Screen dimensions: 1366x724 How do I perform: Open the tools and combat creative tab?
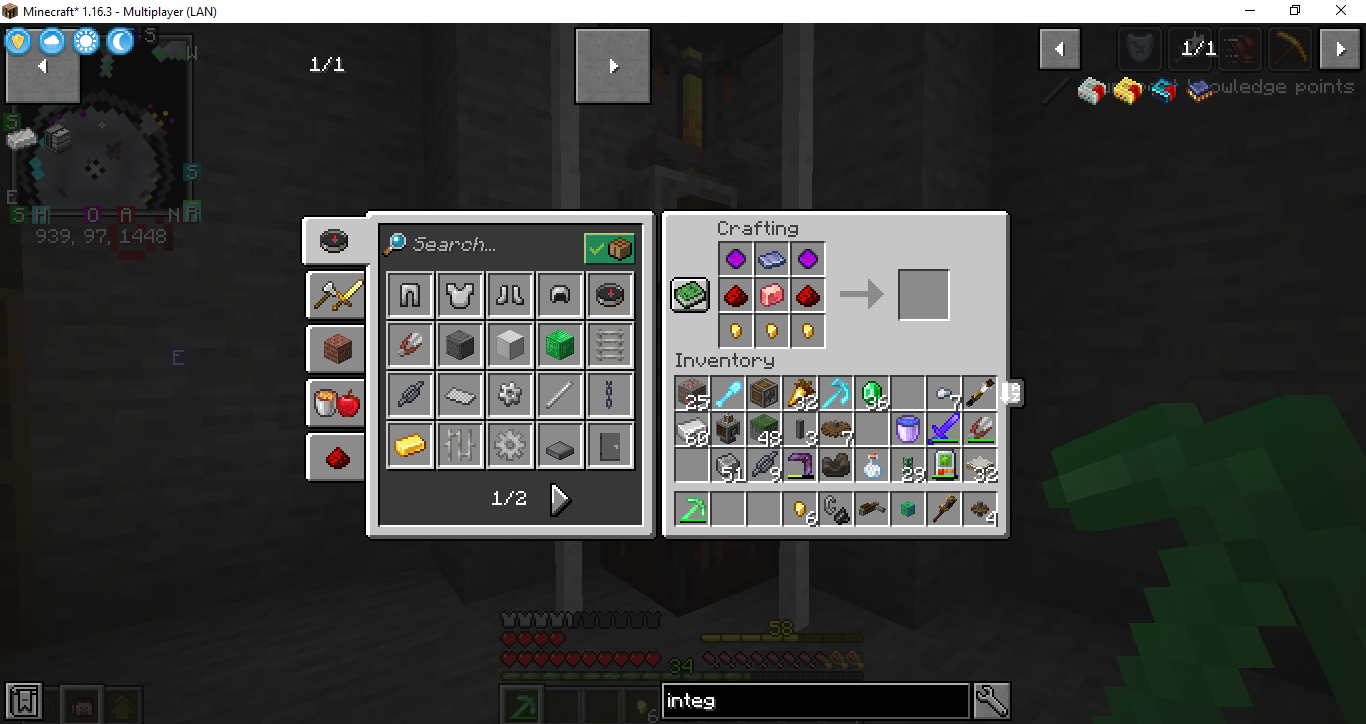[335, 296]
